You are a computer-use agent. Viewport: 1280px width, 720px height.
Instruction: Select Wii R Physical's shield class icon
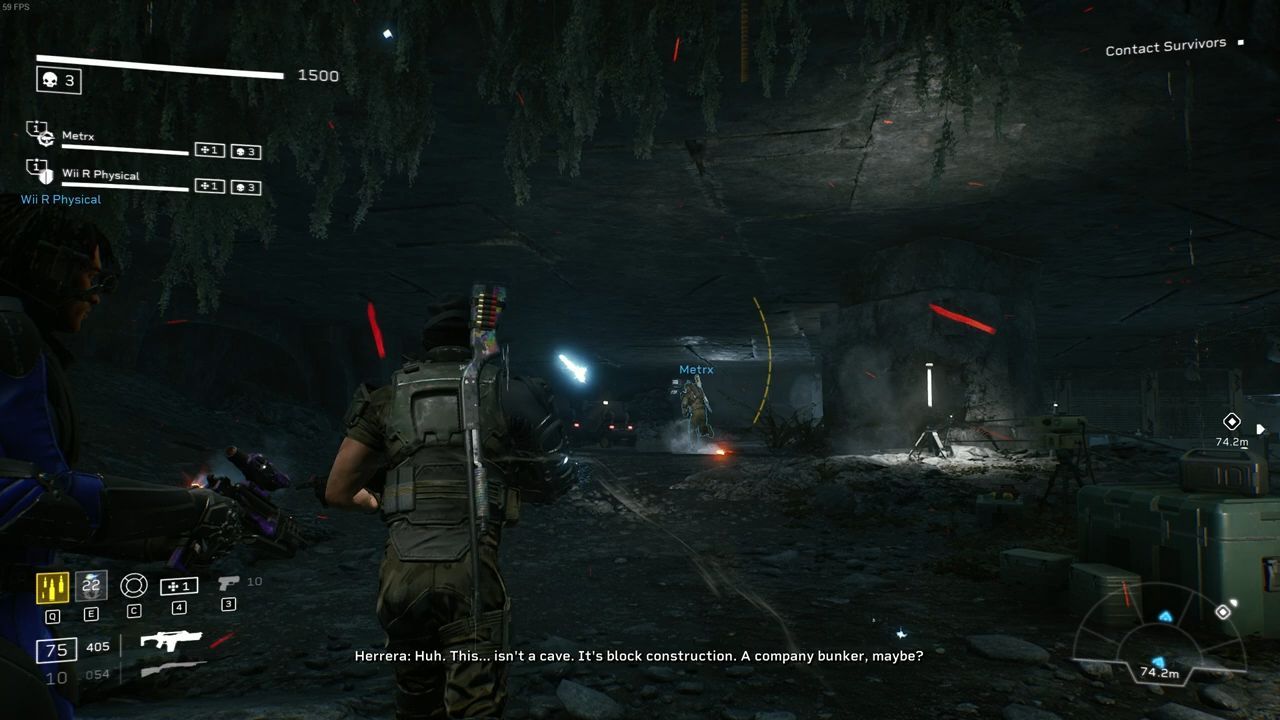40,171
